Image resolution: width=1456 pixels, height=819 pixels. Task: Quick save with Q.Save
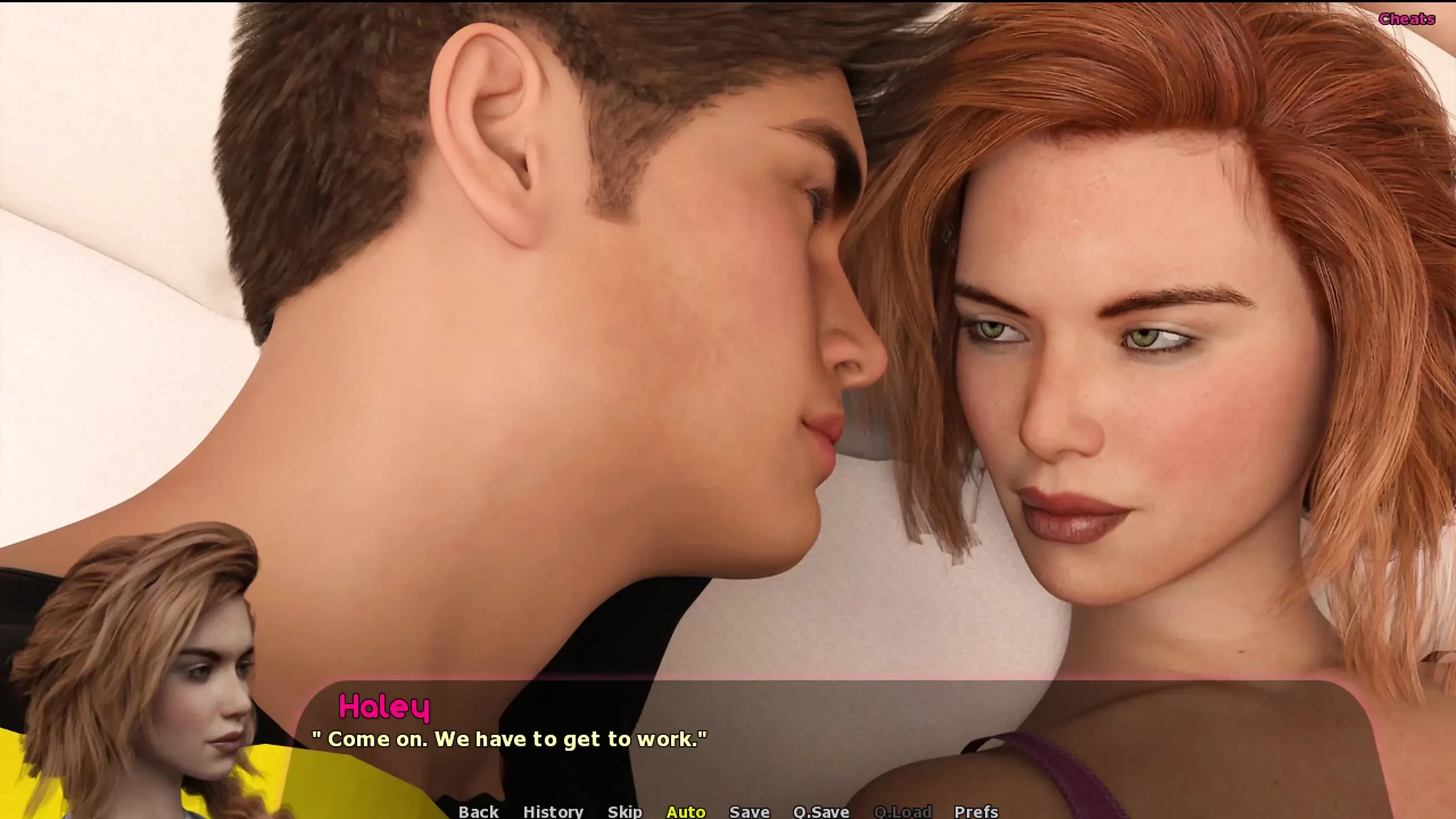(821, 811)
